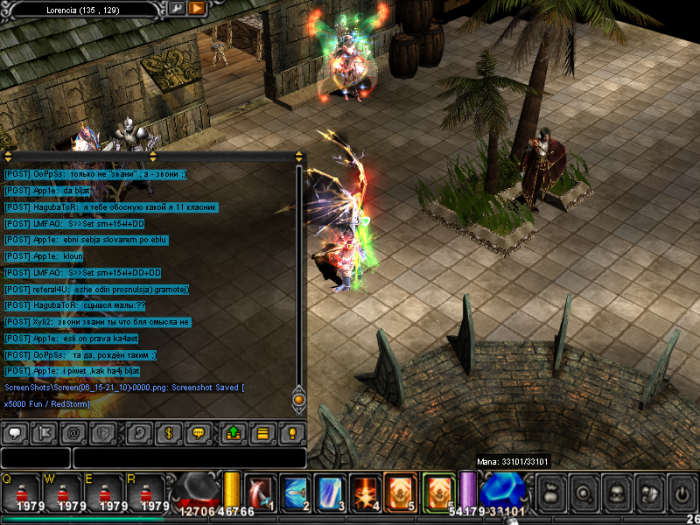Select the speech bubble chat filter

pyautogui.click(x=15, y=434)
